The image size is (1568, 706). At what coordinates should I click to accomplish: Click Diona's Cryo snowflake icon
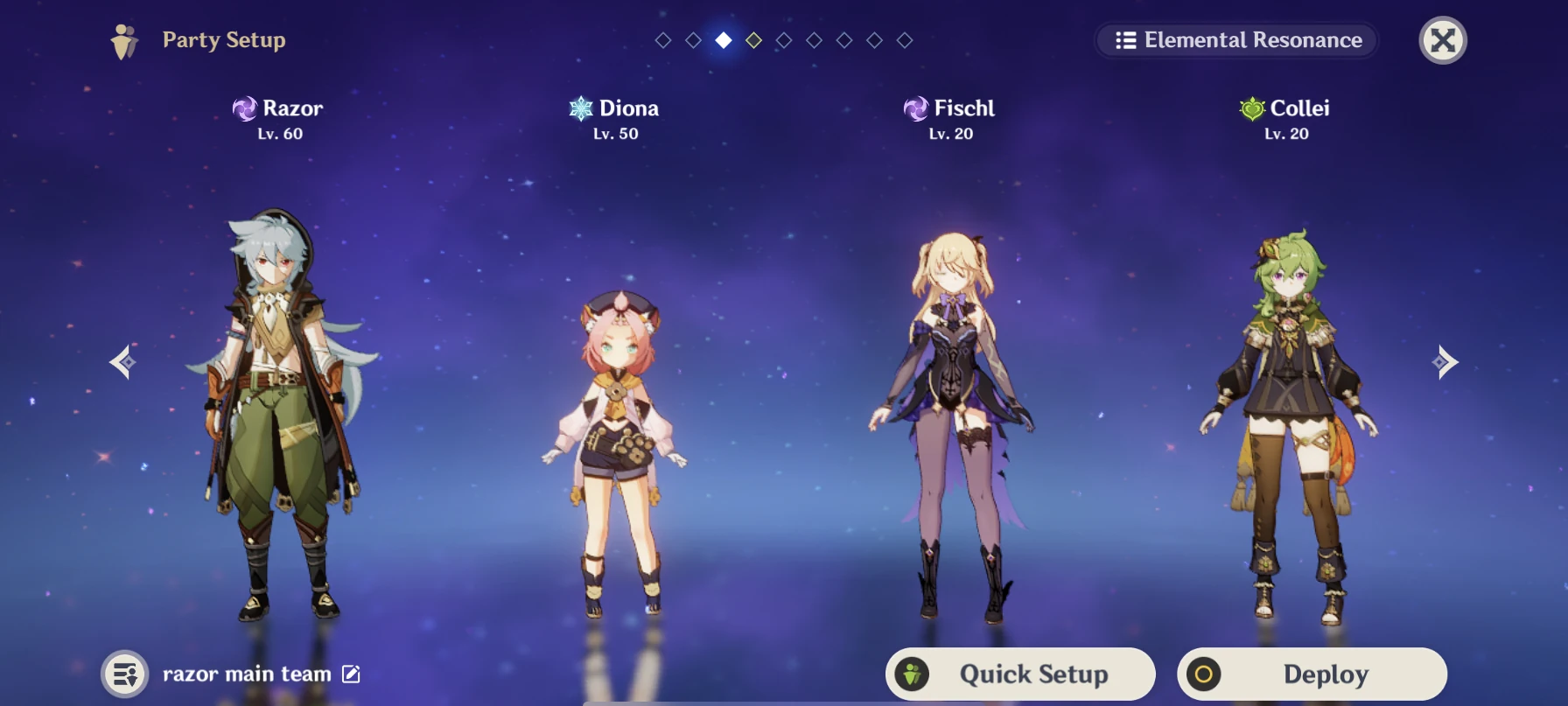pos(580,108)
